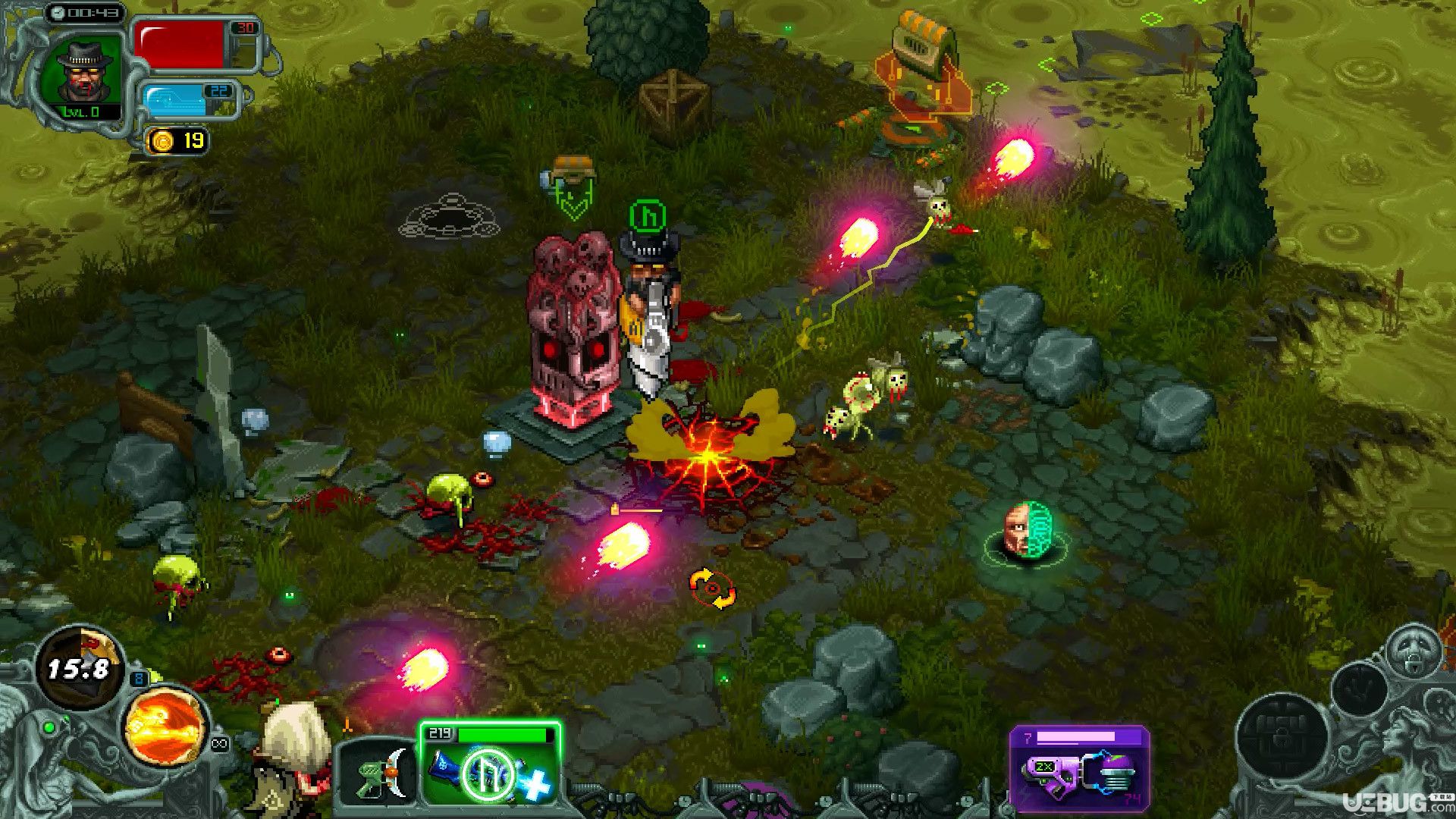Switch to the green blaster with blade weapon
The image size is (1456, 819).
click(x=377, y=773)
